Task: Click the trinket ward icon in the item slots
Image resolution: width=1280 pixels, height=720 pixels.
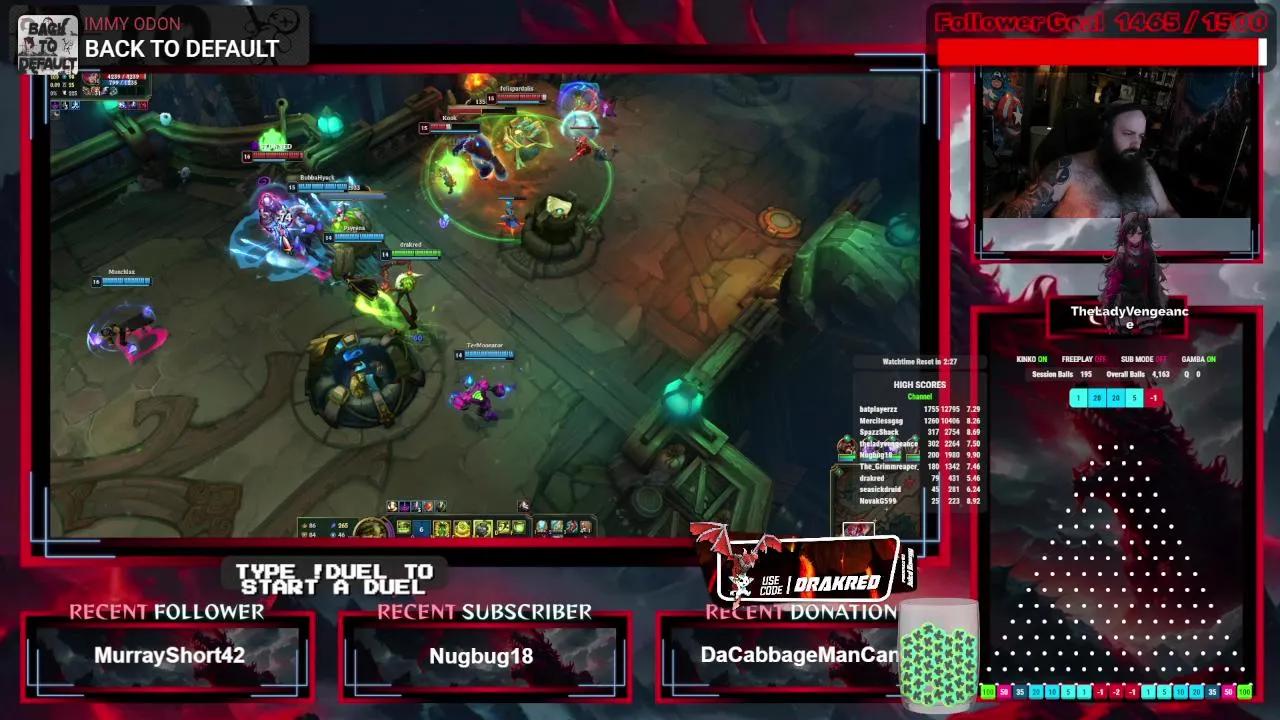Action: pos(584,527)
